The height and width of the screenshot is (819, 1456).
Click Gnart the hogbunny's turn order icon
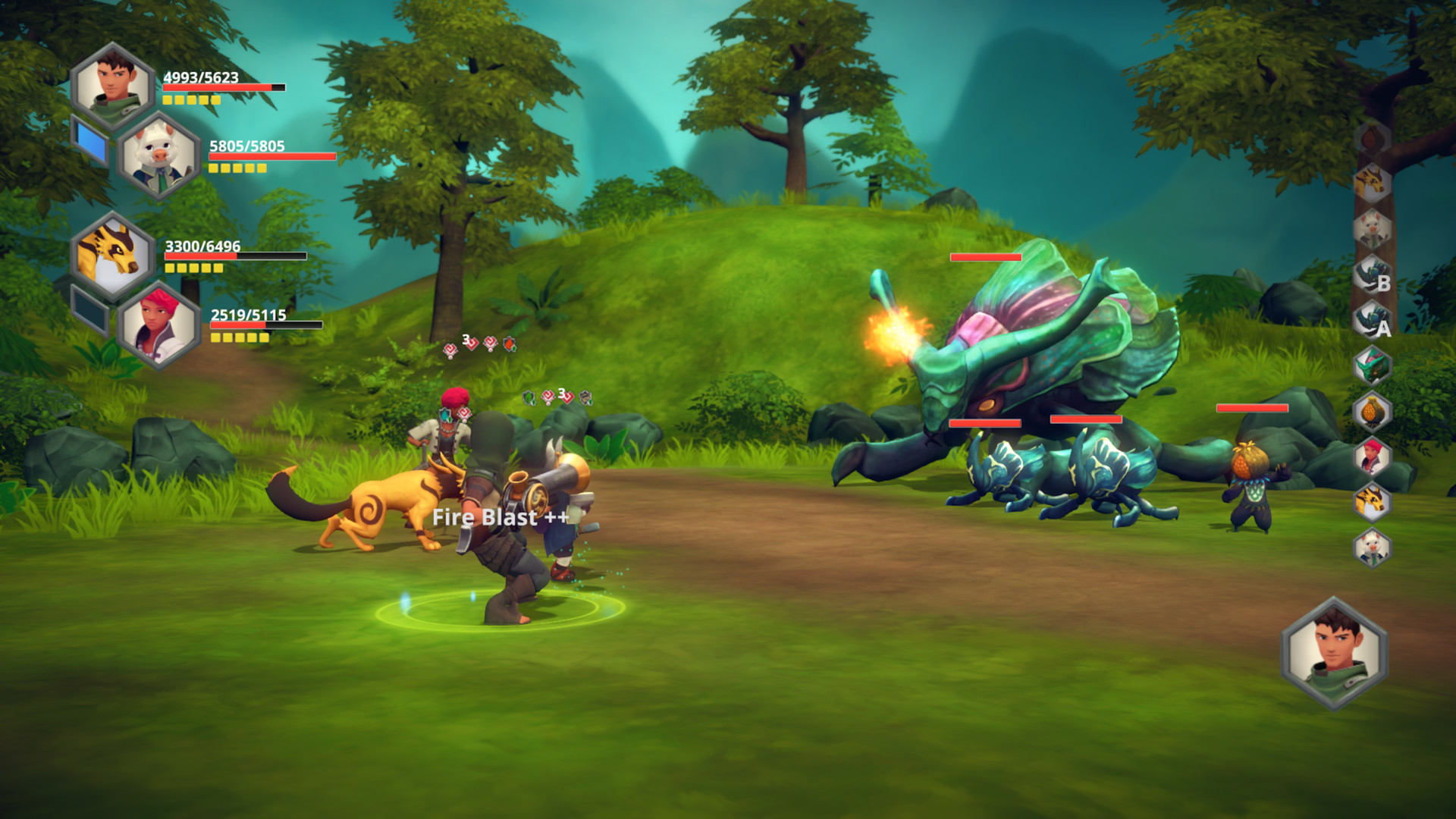[1371, 227]
